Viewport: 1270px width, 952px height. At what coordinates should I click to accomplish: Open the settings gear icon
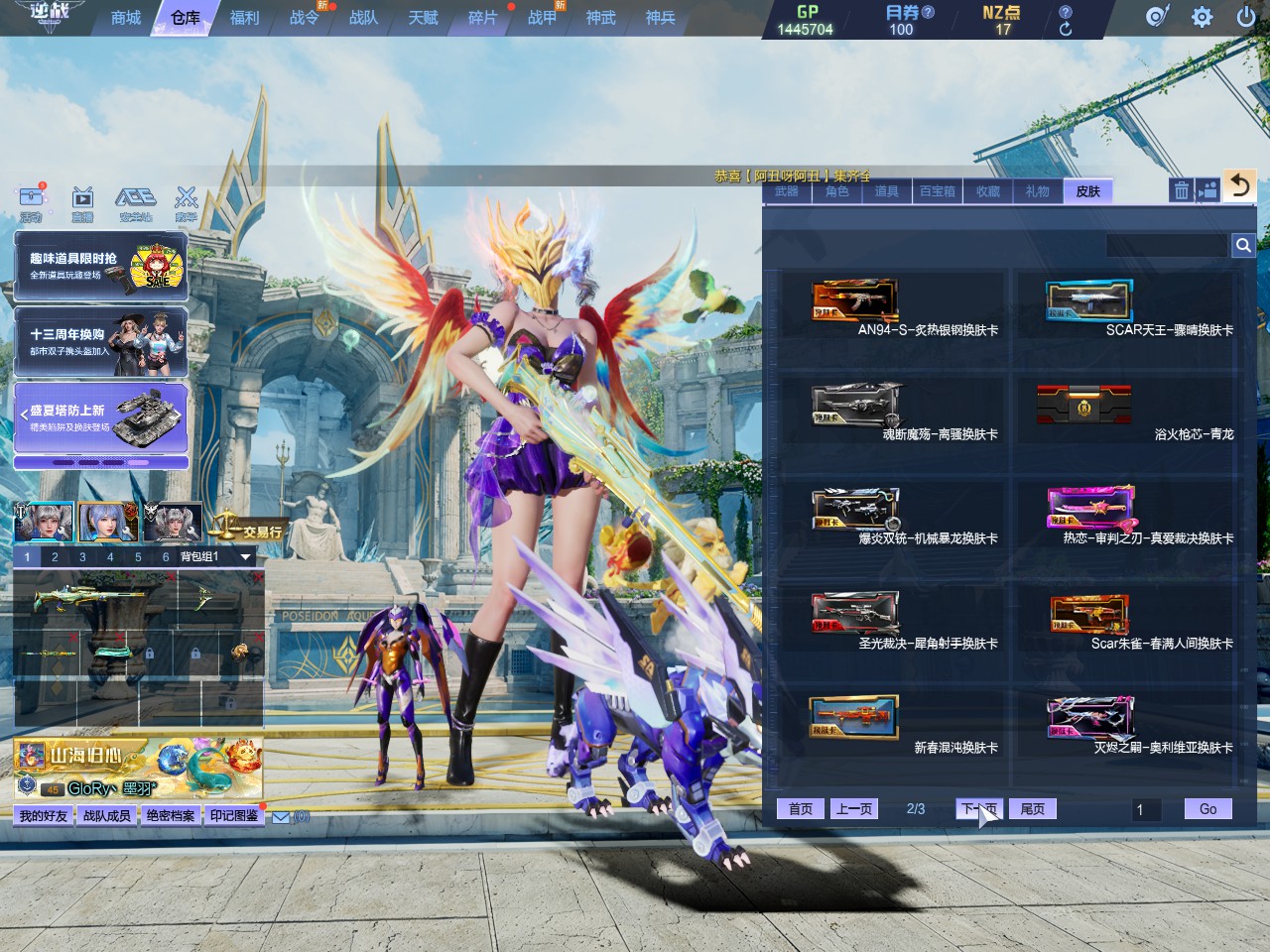(x=1202, y=17)
